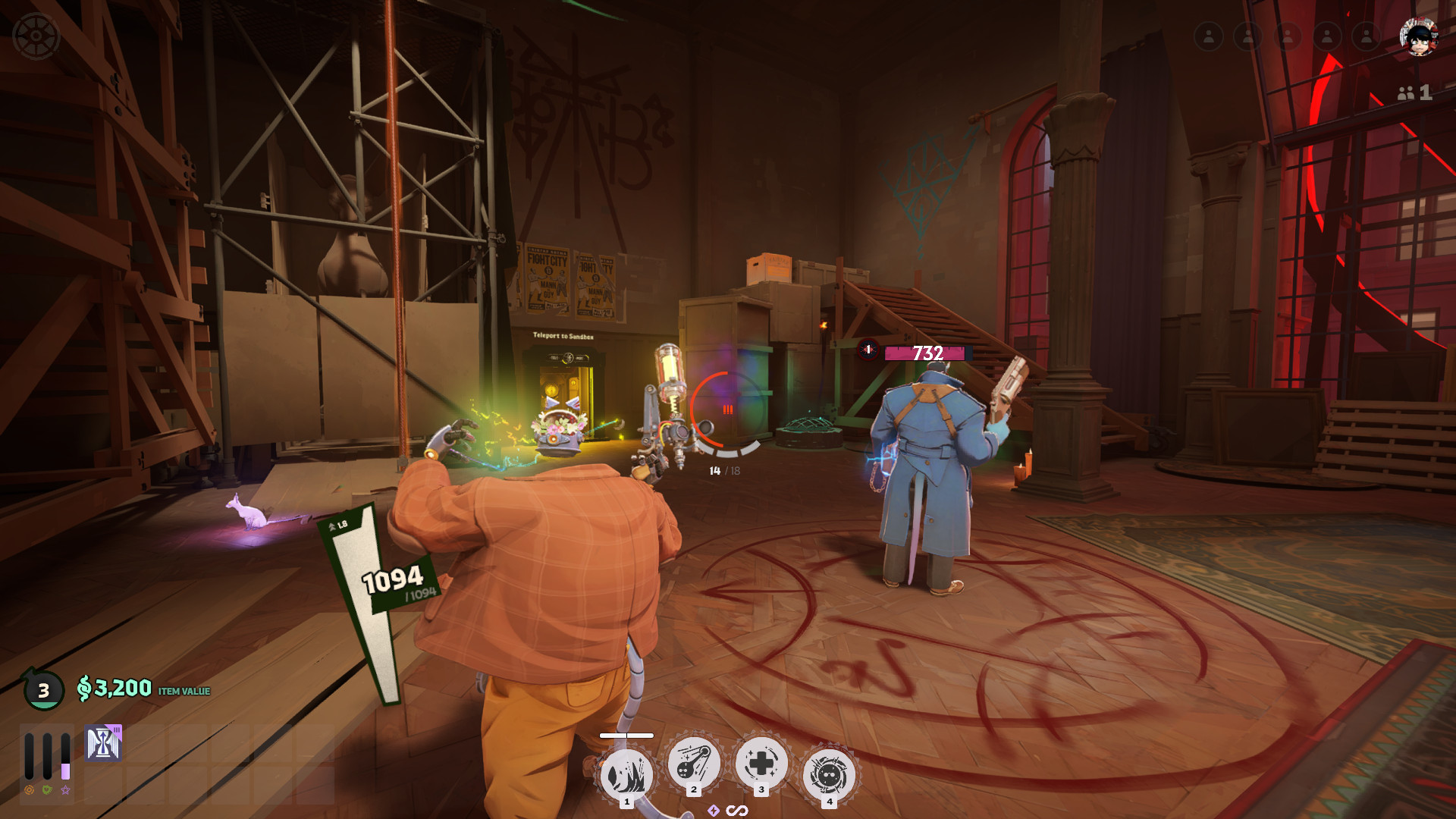The width and height of the screenshot is (1456, 819).
Task: Click the level 3 flask badge
Action: click(43, 690)
